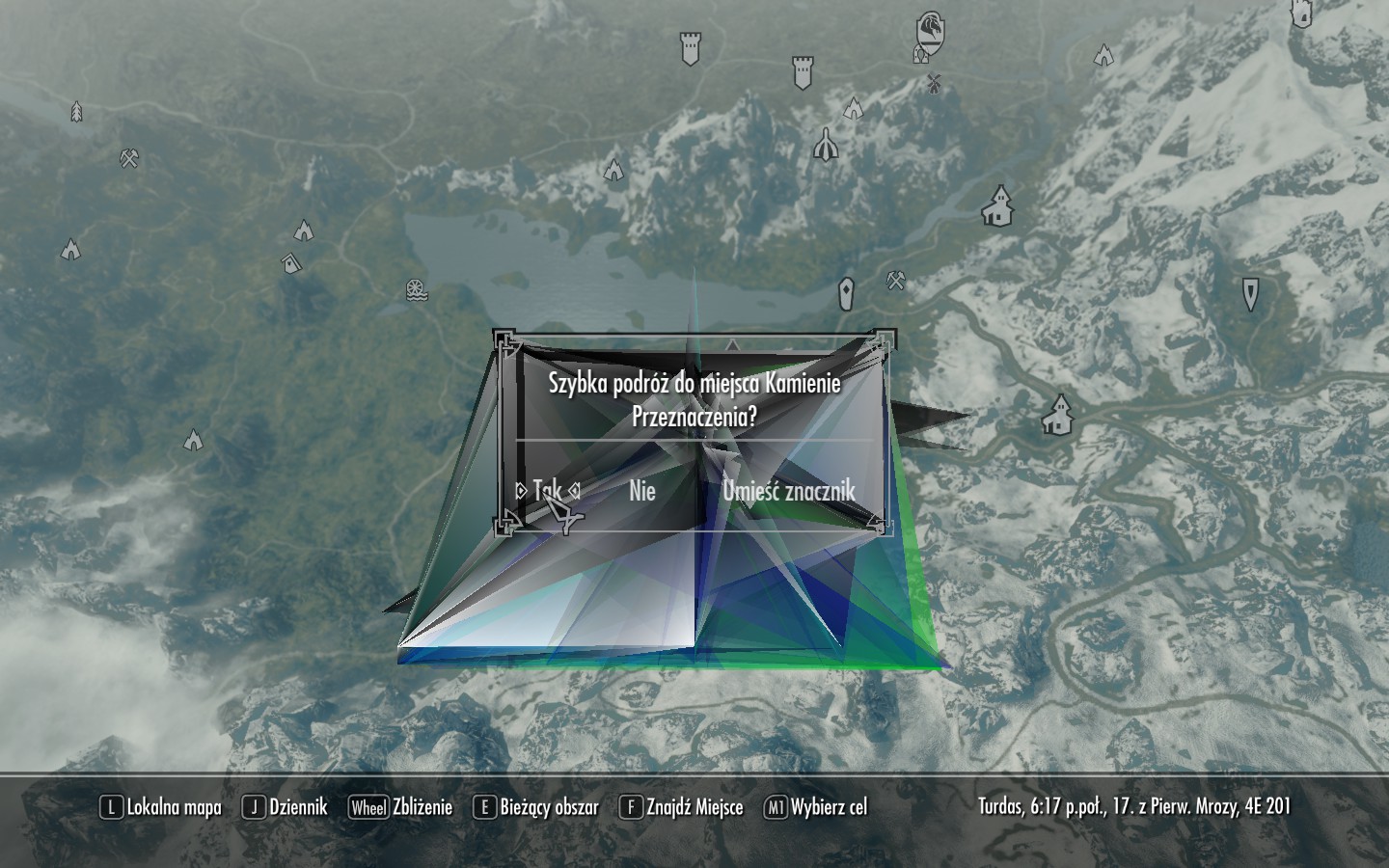Select the waterwheel mill marker by the lake

[416, 289]
